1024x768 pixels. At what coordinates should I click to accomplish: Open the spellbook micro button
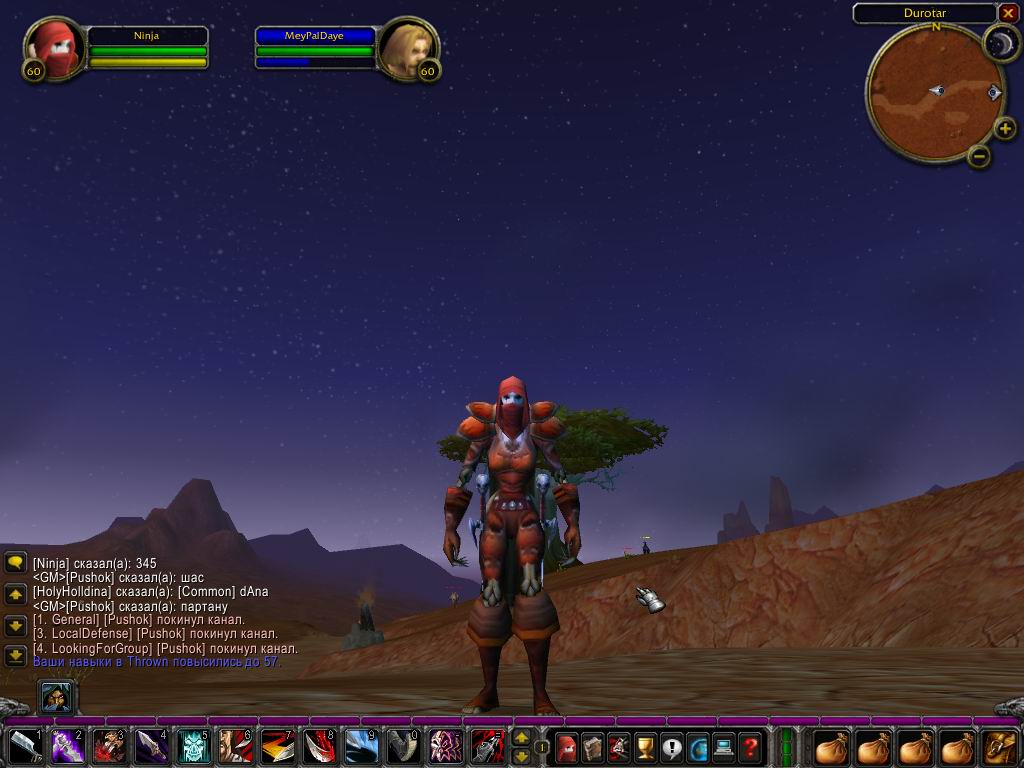593,746
